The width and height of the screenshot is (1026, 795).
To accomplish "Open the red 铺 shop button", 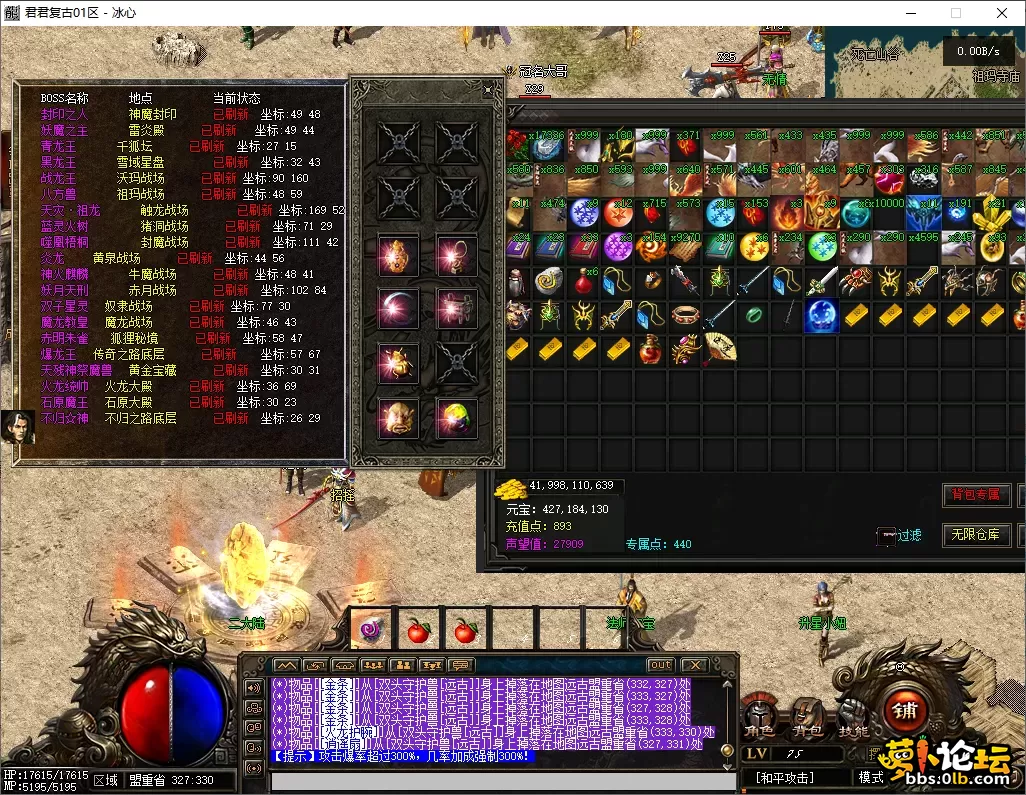I will (x=906, y=712).
